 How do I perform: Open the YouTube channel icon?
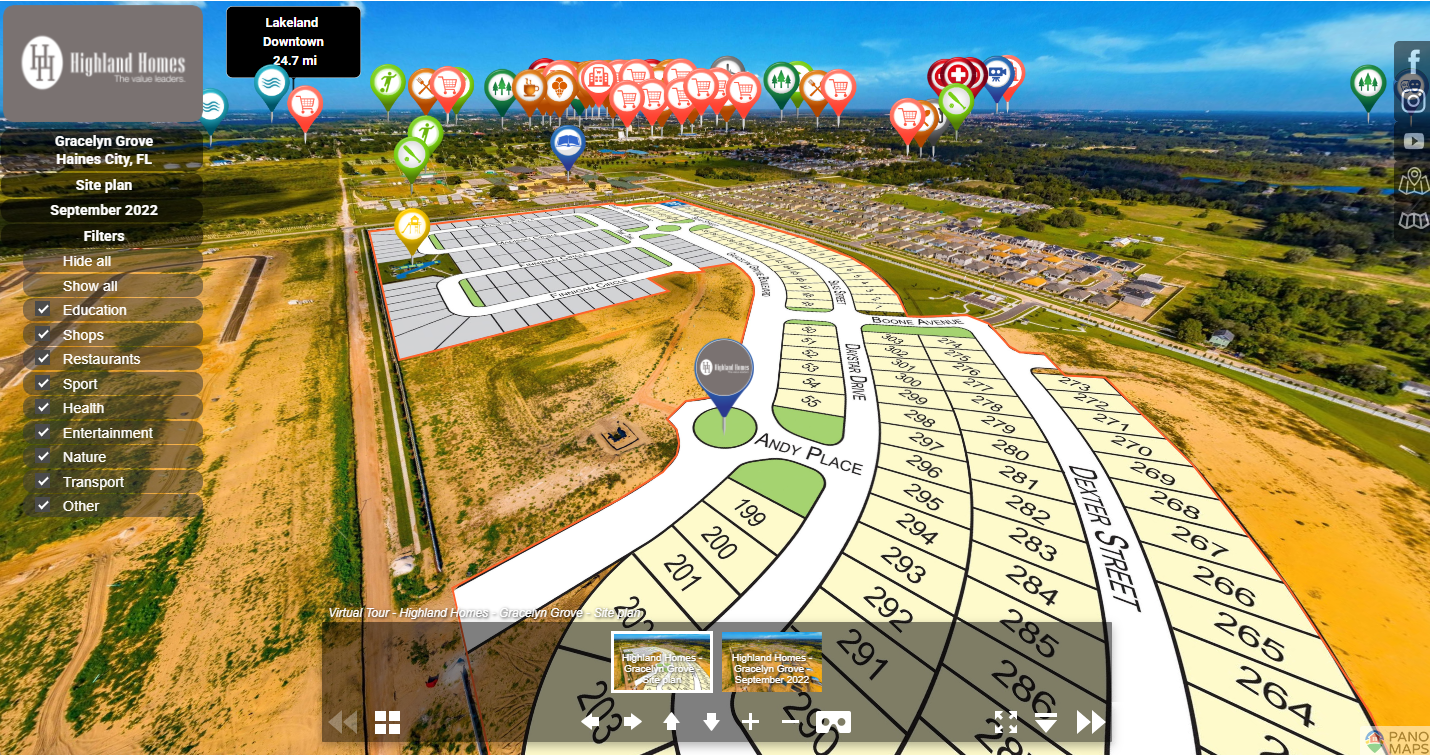pyautogui.click(x=1413, y=142)
